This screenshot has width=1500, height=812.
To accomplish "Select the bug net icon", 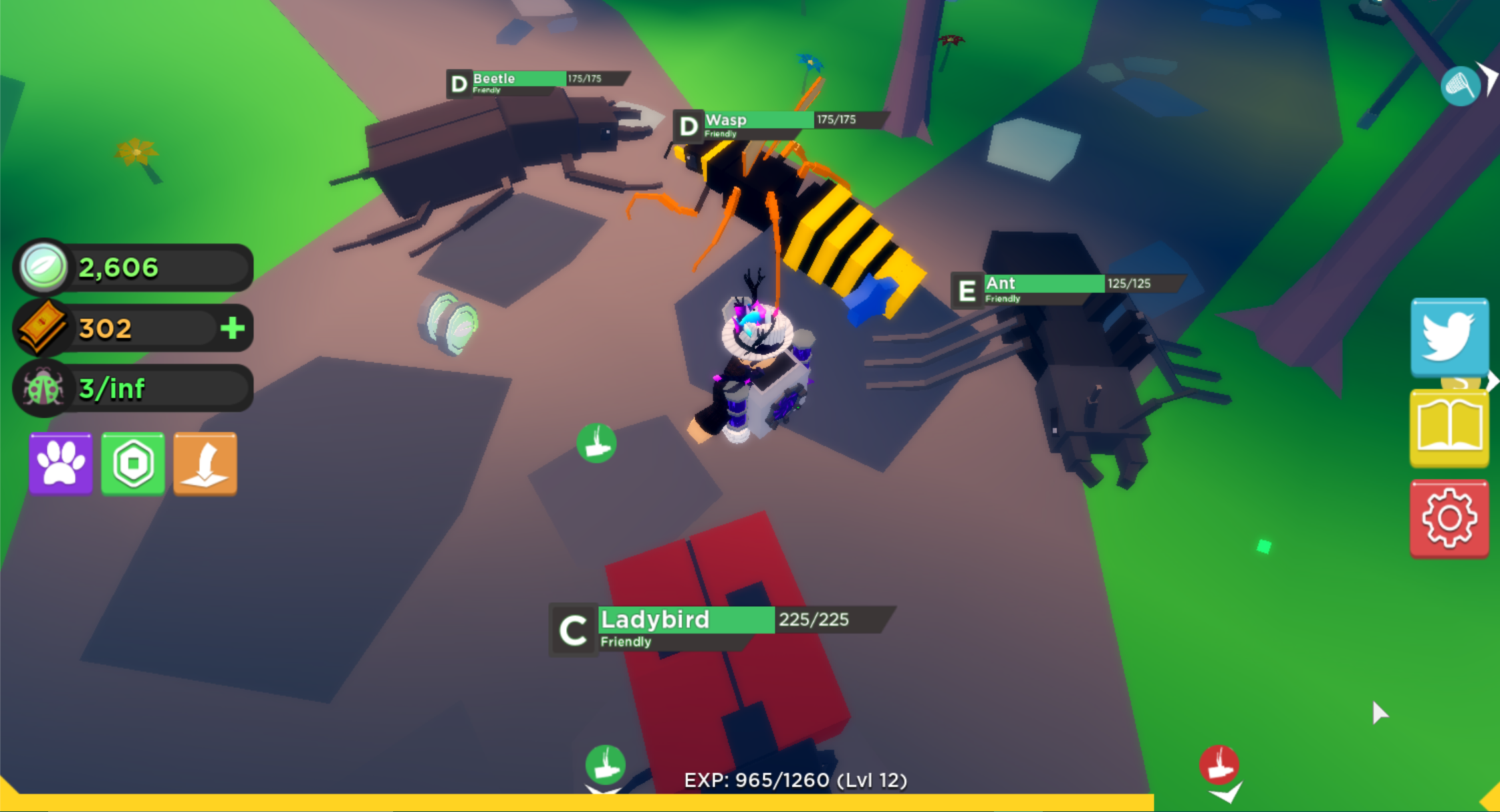I will click(1460, 86).
